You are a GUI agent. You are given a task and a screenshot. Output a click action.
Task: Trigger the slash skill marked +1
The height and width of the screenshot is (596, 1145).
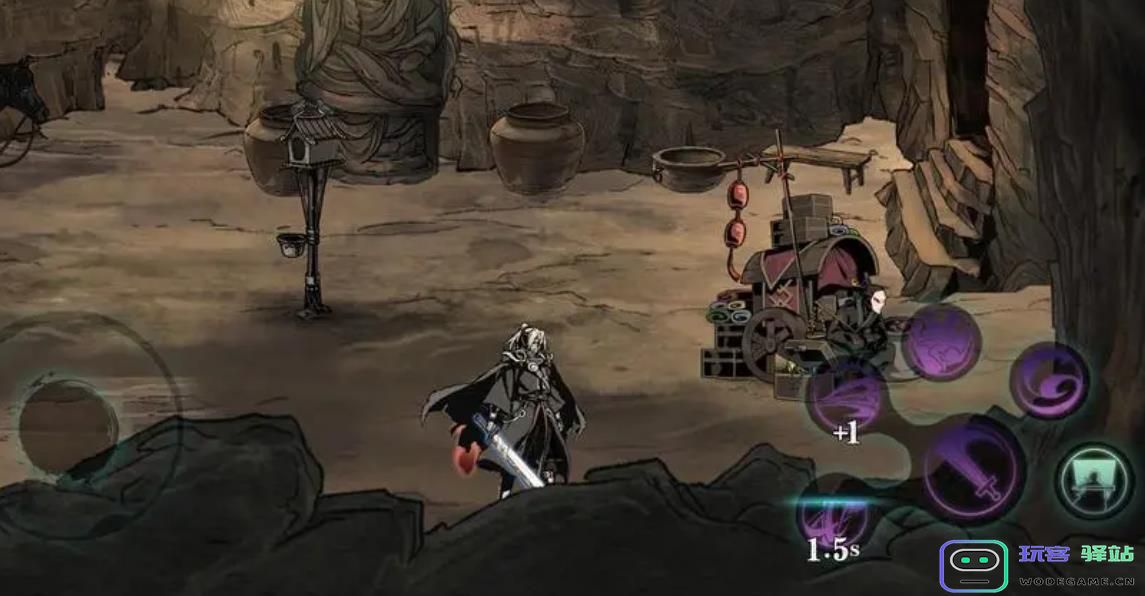click(846, 396)
